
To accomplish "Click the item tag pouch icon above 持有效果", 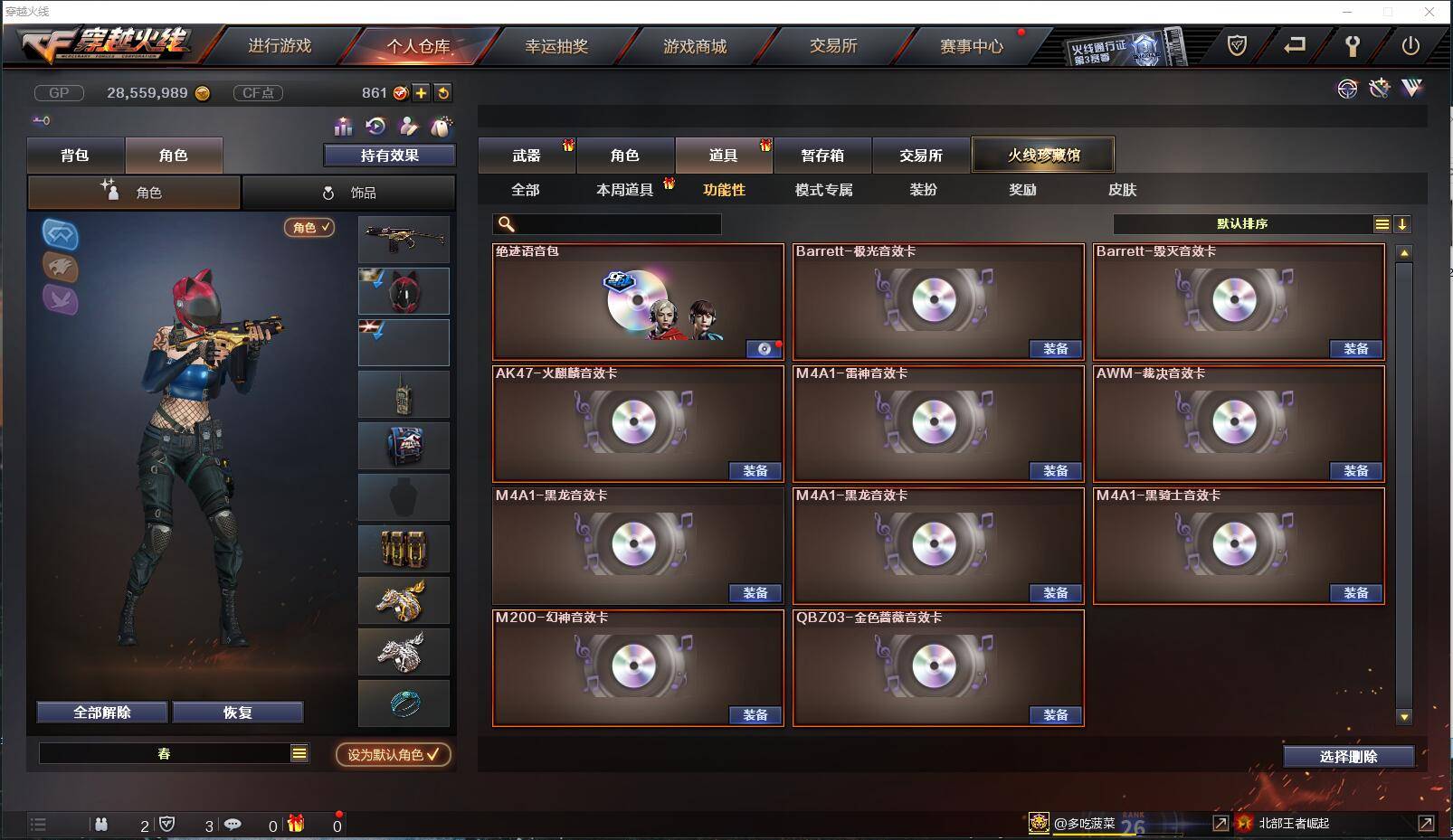I will [x=441, y=125].
